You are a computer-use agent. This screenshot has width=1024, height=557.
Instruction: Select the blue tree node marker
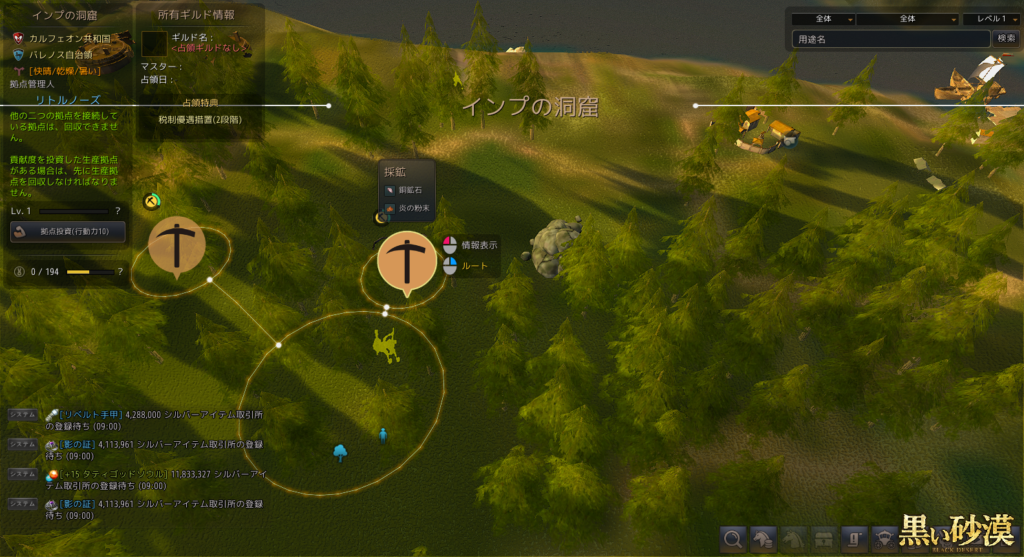(340, 453)
